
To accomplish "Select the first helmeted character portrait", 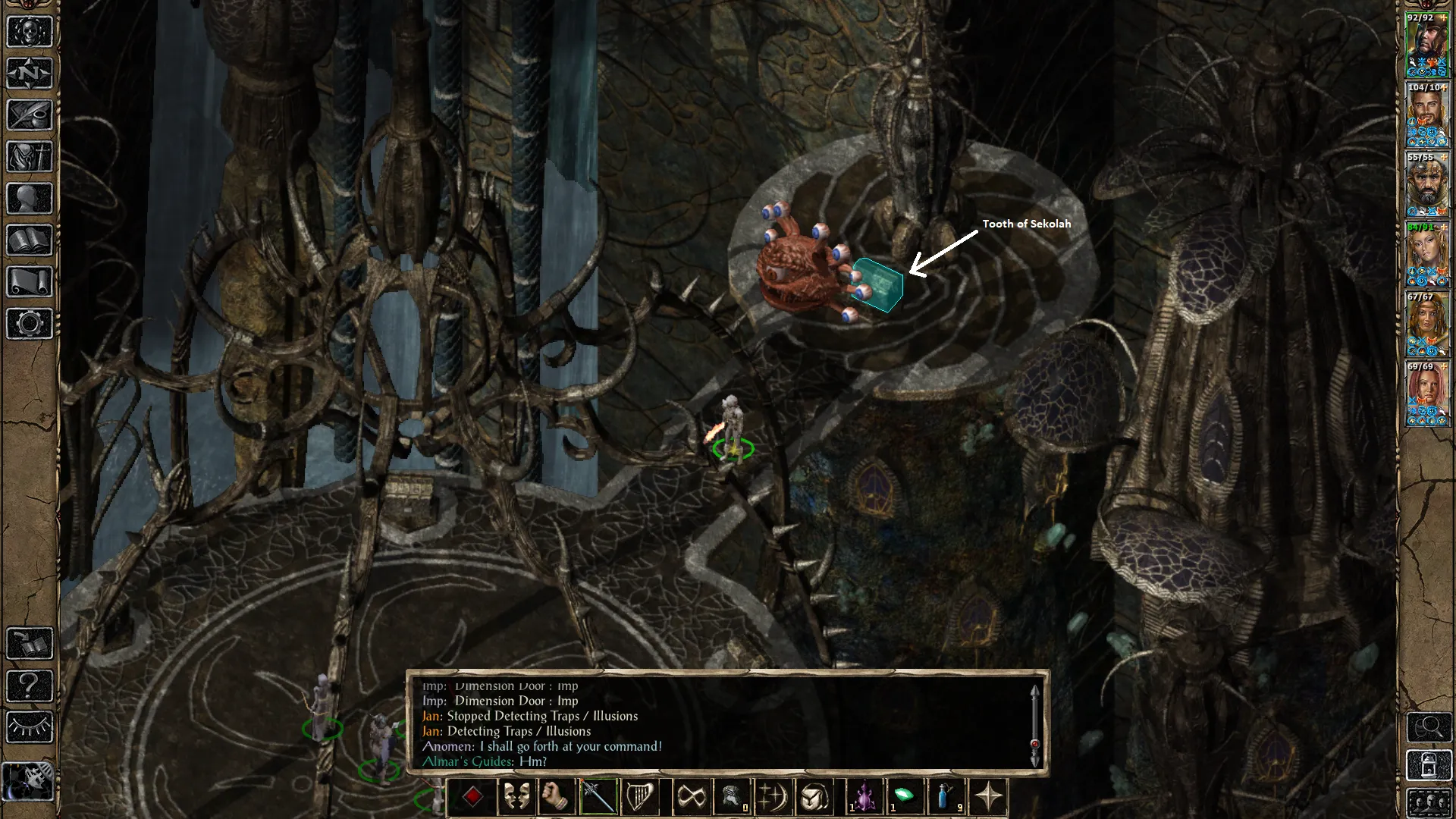I will pos(1426,44).
